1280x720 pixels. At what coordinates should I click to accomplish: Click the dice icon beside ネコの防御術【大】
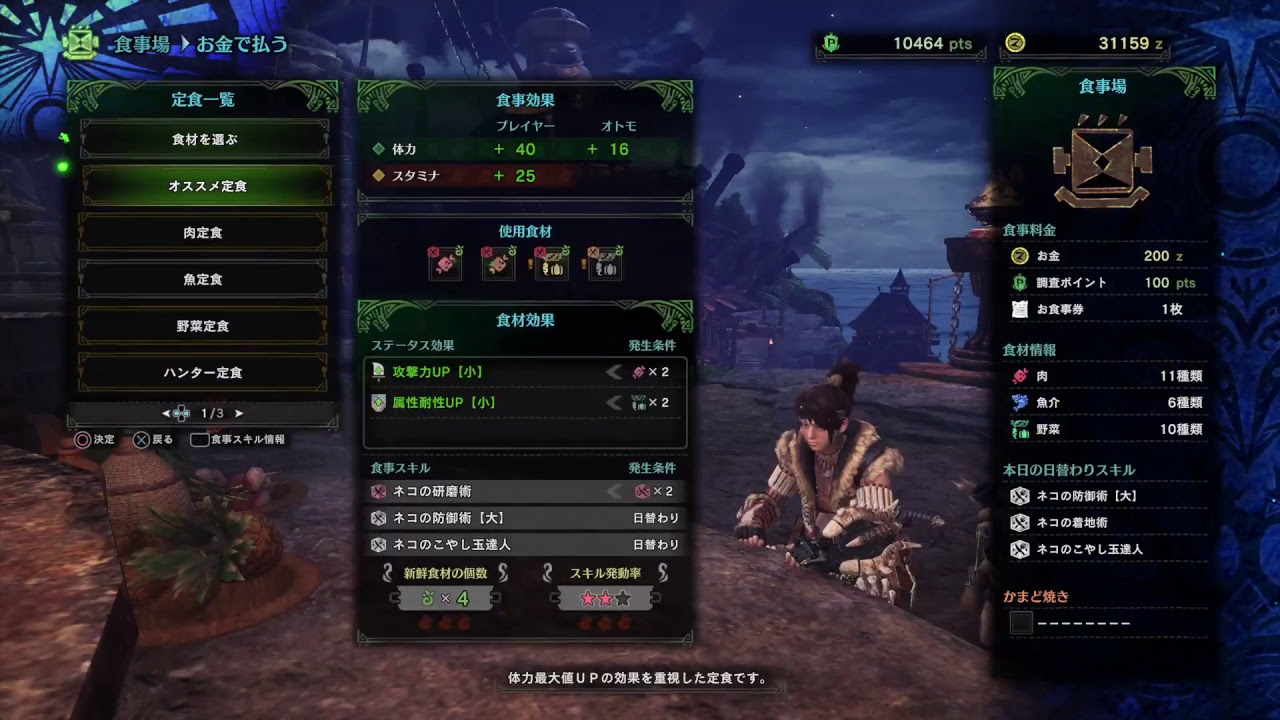tap(1018, 493)
